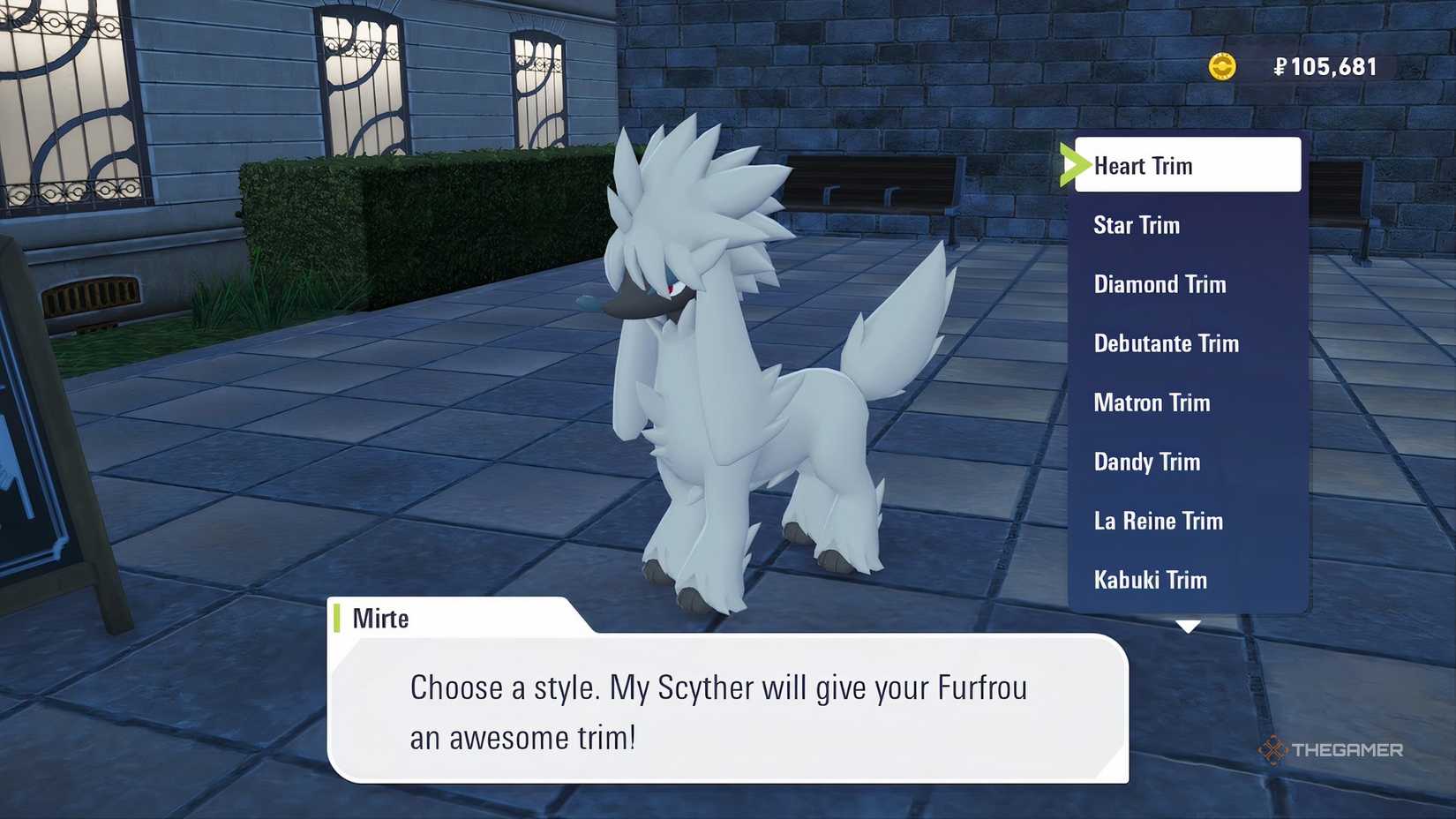The height and width of the screenshot is (819, 1456).
Task: Select the Diamond Trim entry
Action: coord(1160,284)
